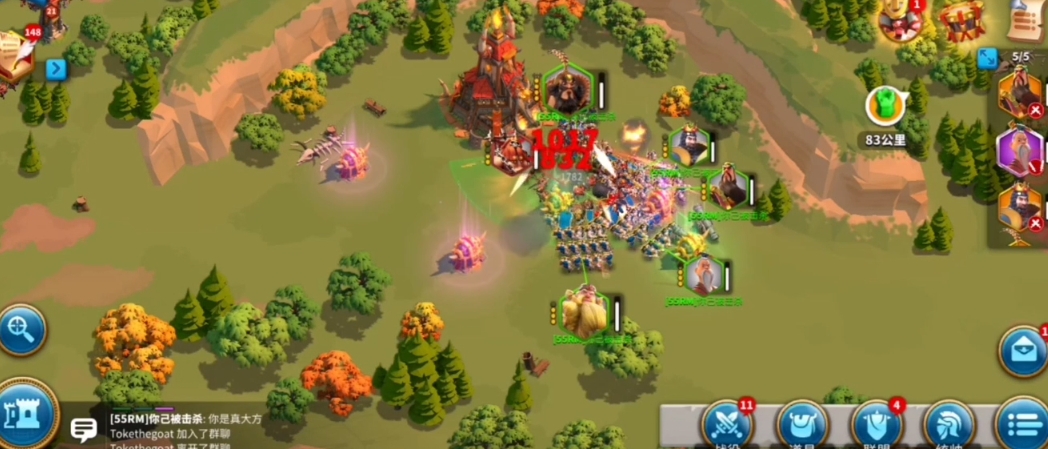Viewport: 1048px width, 449px height.
Task: Click the magnifying glass search button
Action: (x=21, y=329)
